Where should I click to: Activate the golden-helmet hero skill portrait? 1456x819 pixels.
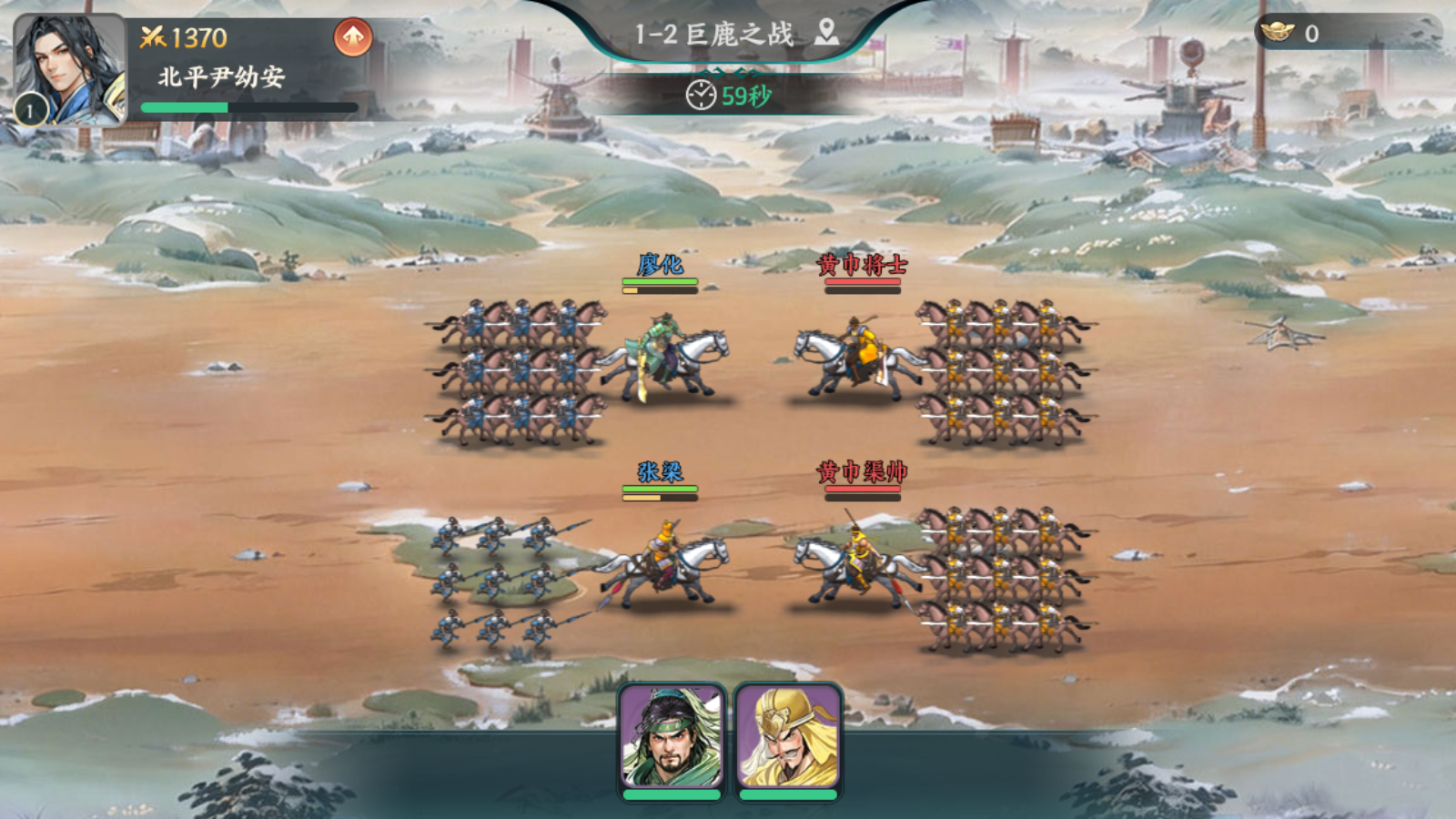coord(788,737)
